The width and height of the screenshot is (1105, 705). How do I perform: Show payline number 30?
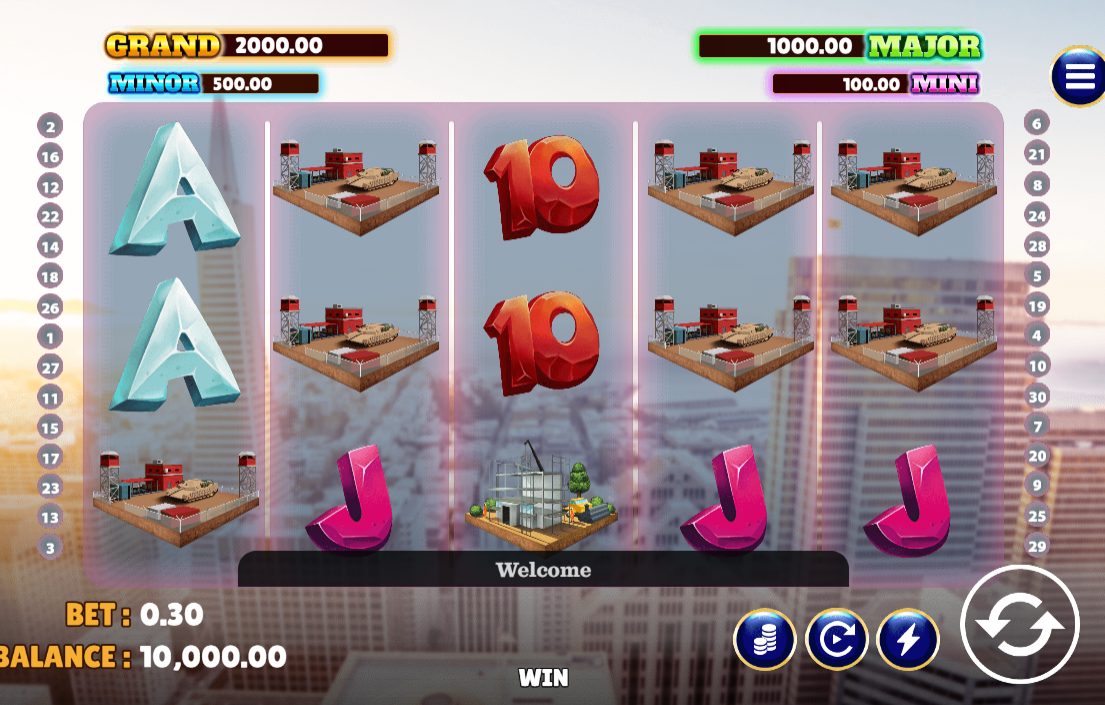(1037, 396)
